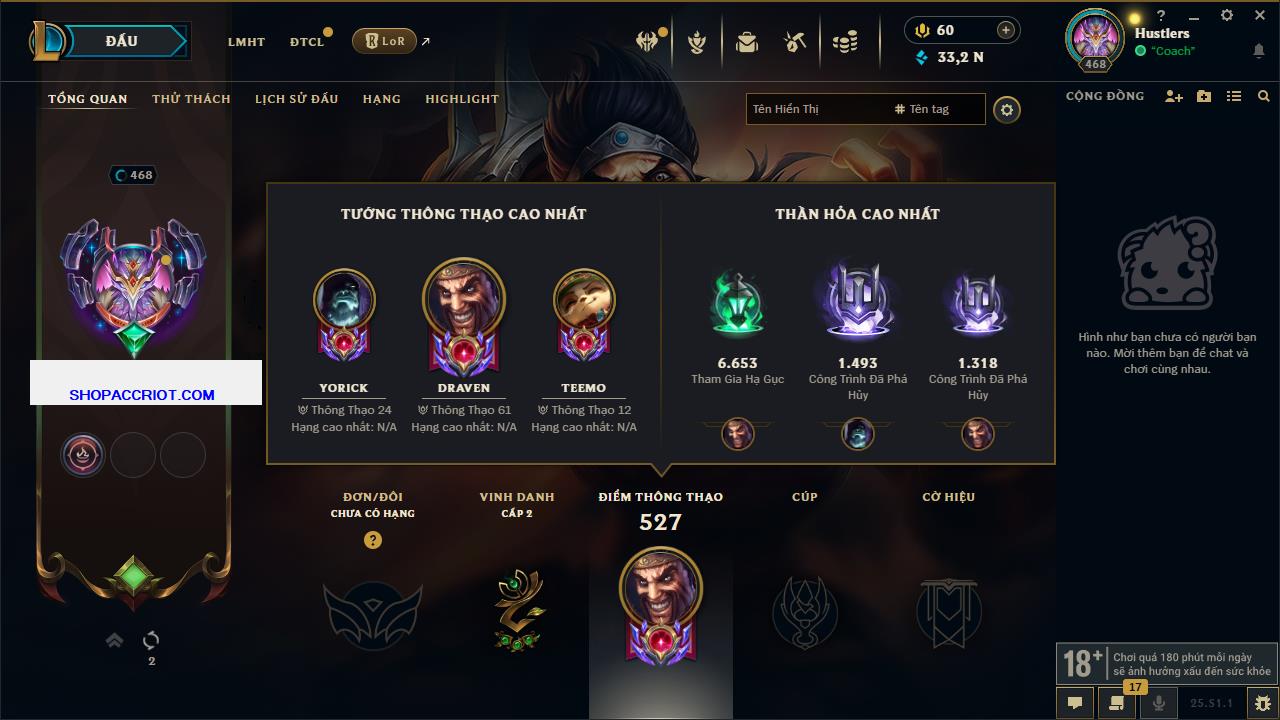The image size is (1280, 720).
Task: Open profile settings gear beside search
Action: tap(1007, 110)
